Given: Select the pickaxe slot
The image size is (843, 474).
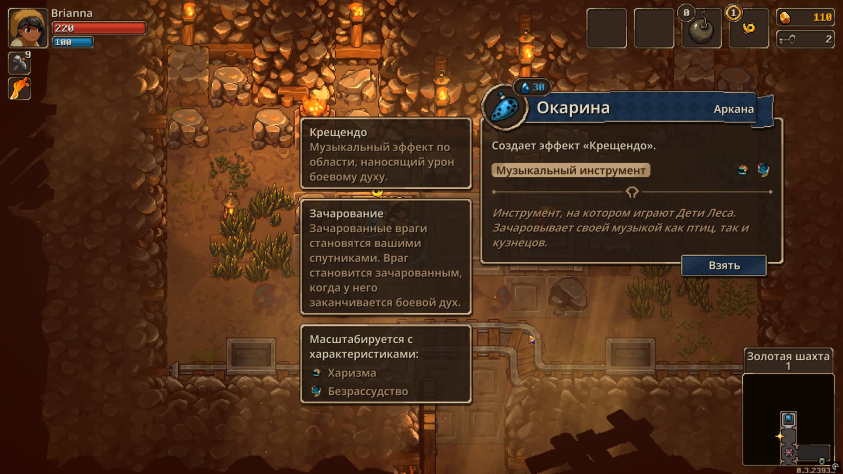Looking at the screenshot, I should (x=19, y=63).
